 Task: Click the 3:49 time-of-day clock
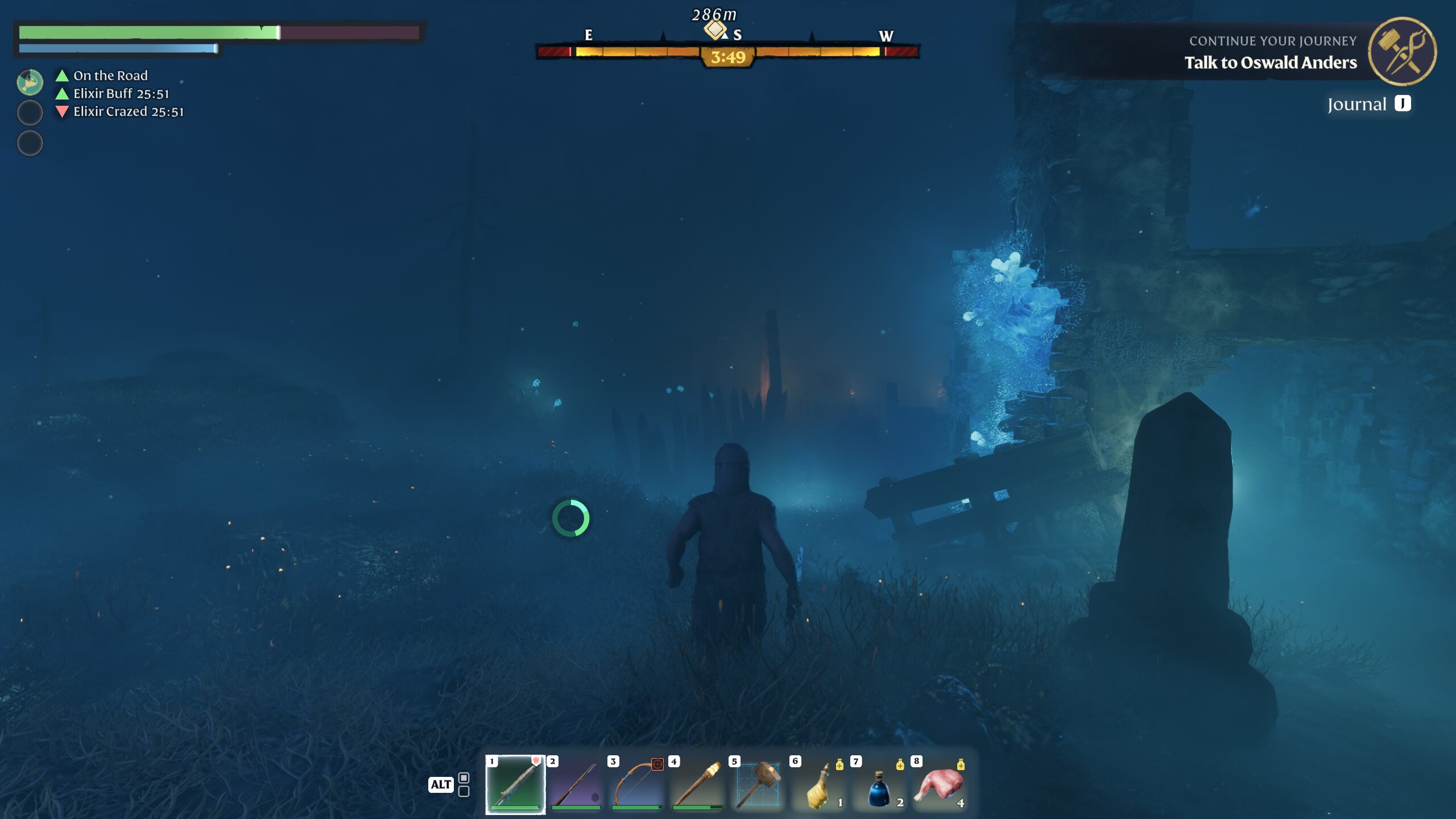pyautogui.click(x=728, y=57)
